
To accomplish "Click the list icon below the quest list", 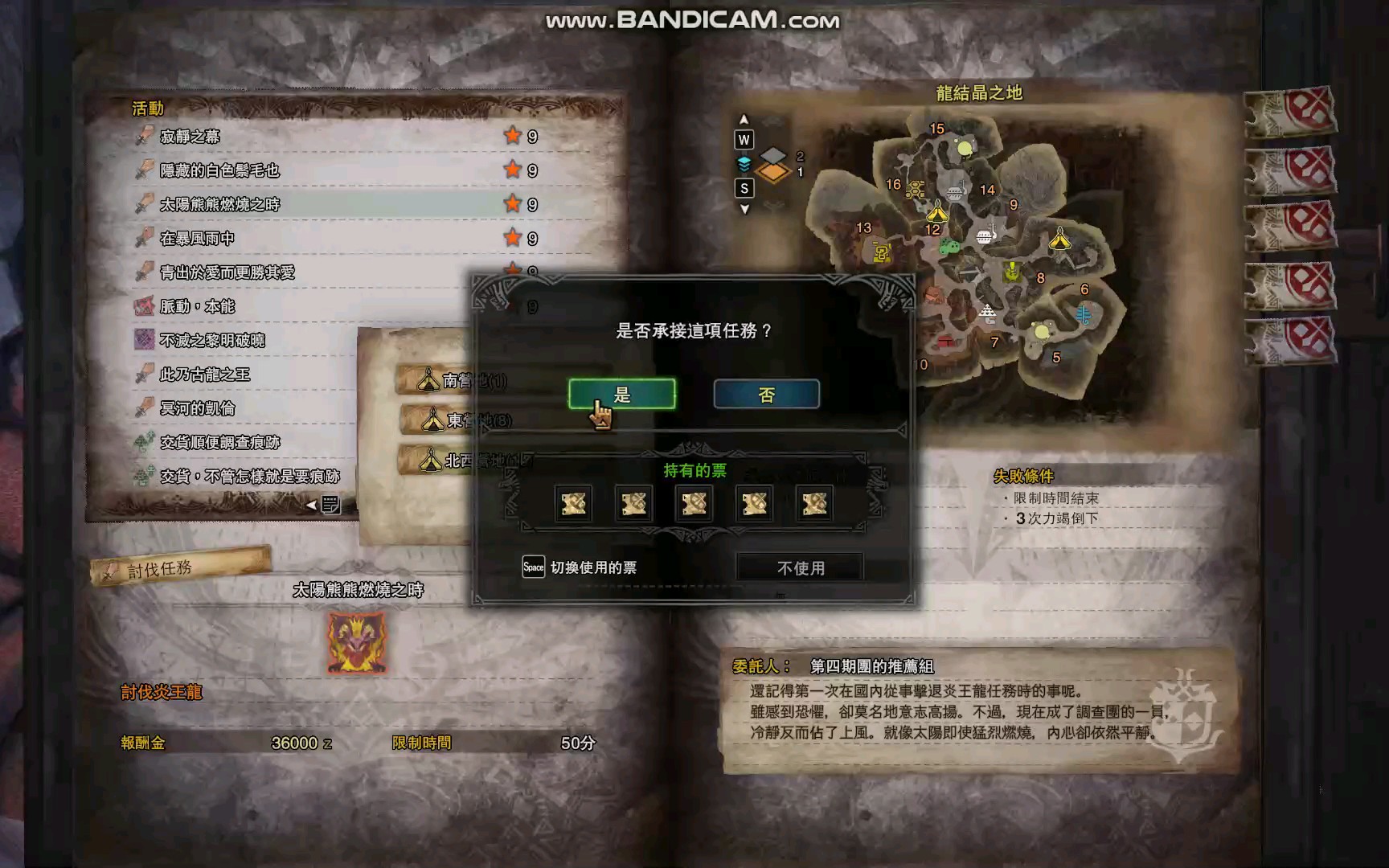I will pos(330,505).
